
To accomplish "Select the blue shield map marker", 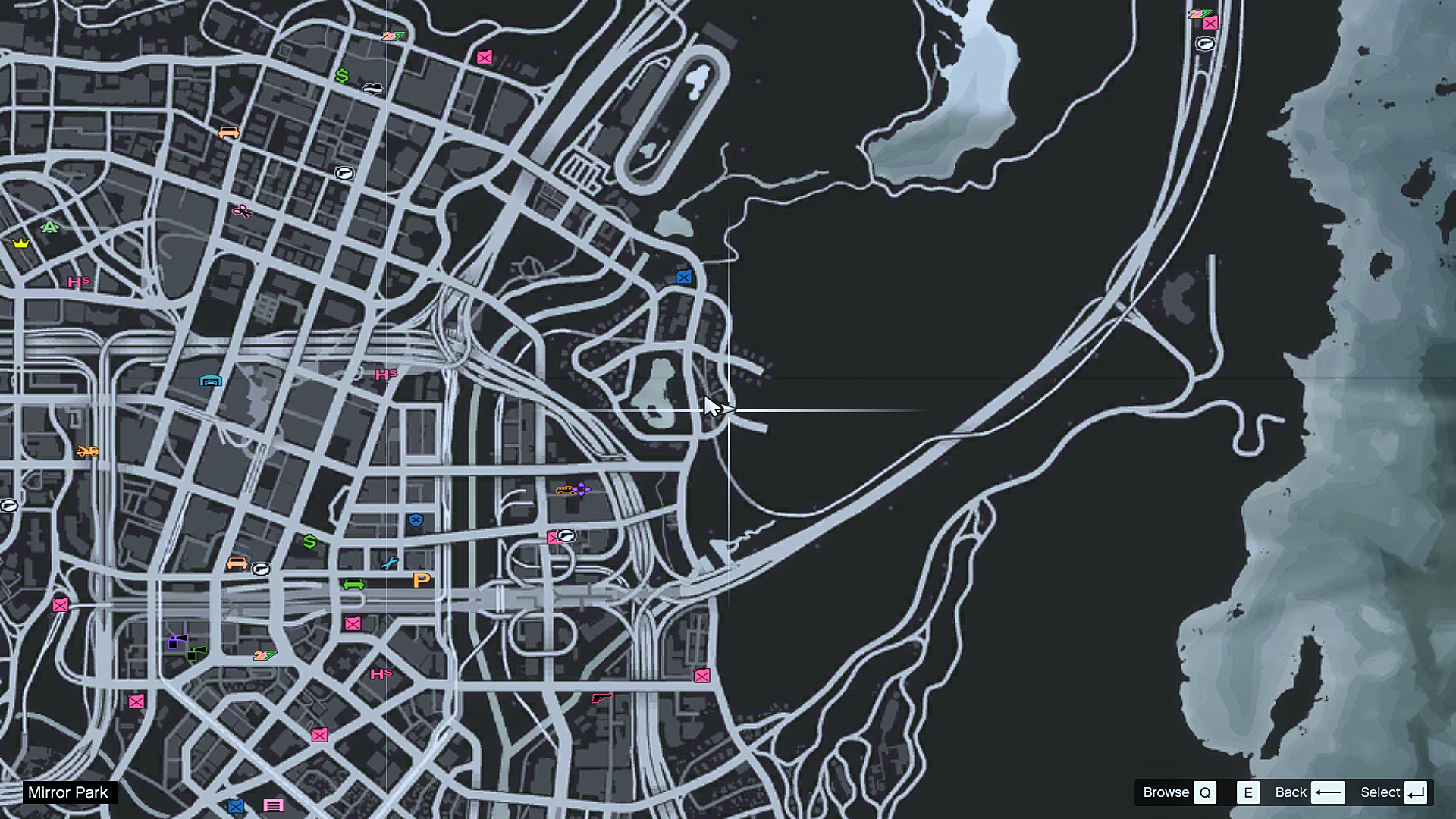I will coord(416,520).
